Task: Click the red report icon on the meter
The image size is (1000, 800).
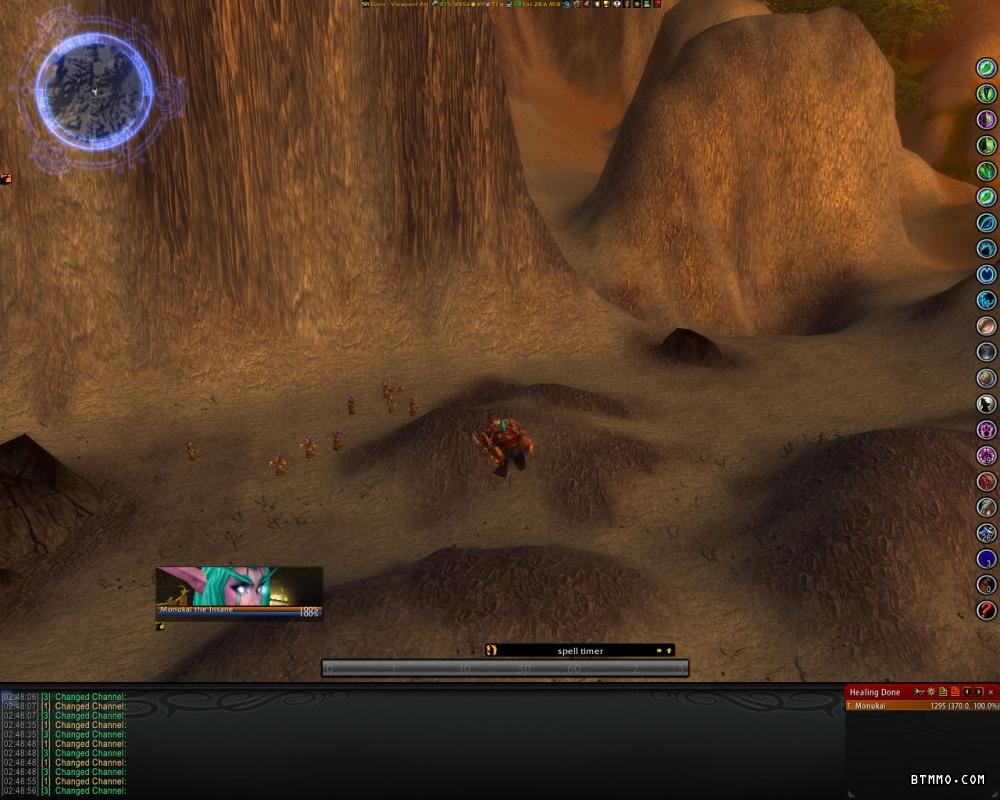Action: 955,692
